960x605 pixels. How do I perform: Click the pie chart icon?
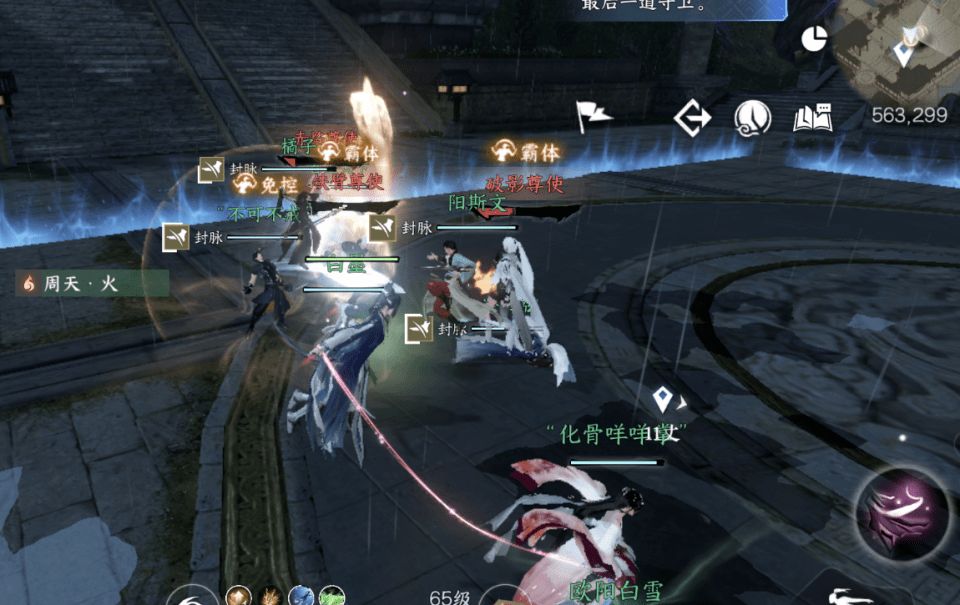pyautogui.click(x=814, y=39)
